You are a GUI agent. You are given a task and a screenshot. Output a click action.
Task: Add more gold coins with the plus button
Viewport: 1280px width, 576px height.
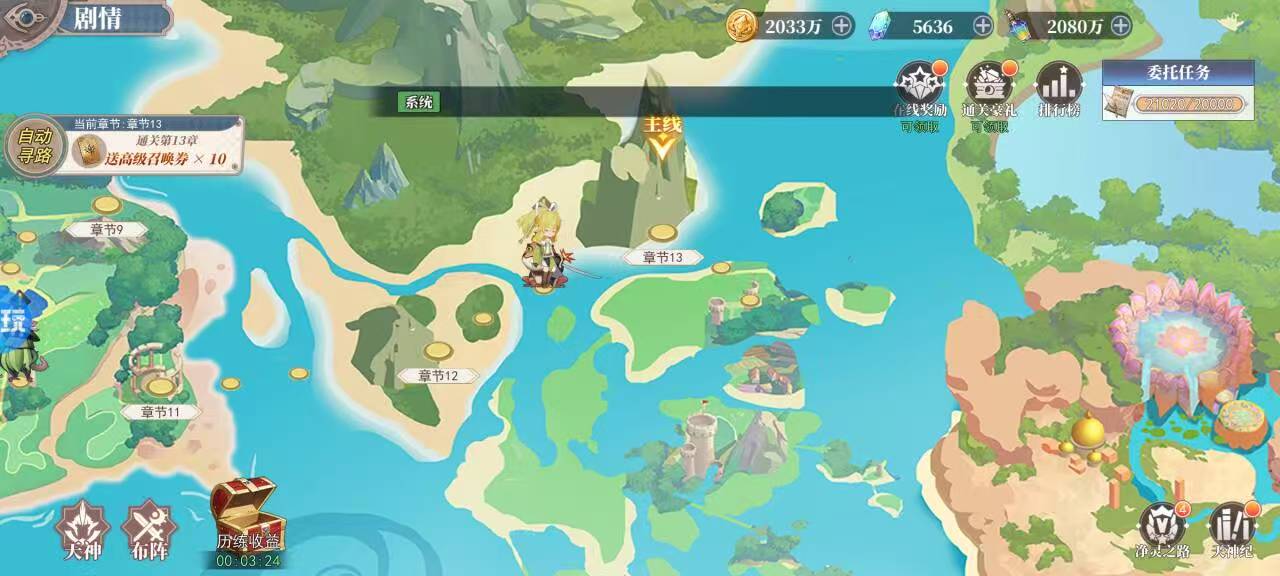click(x=843, y=26)
